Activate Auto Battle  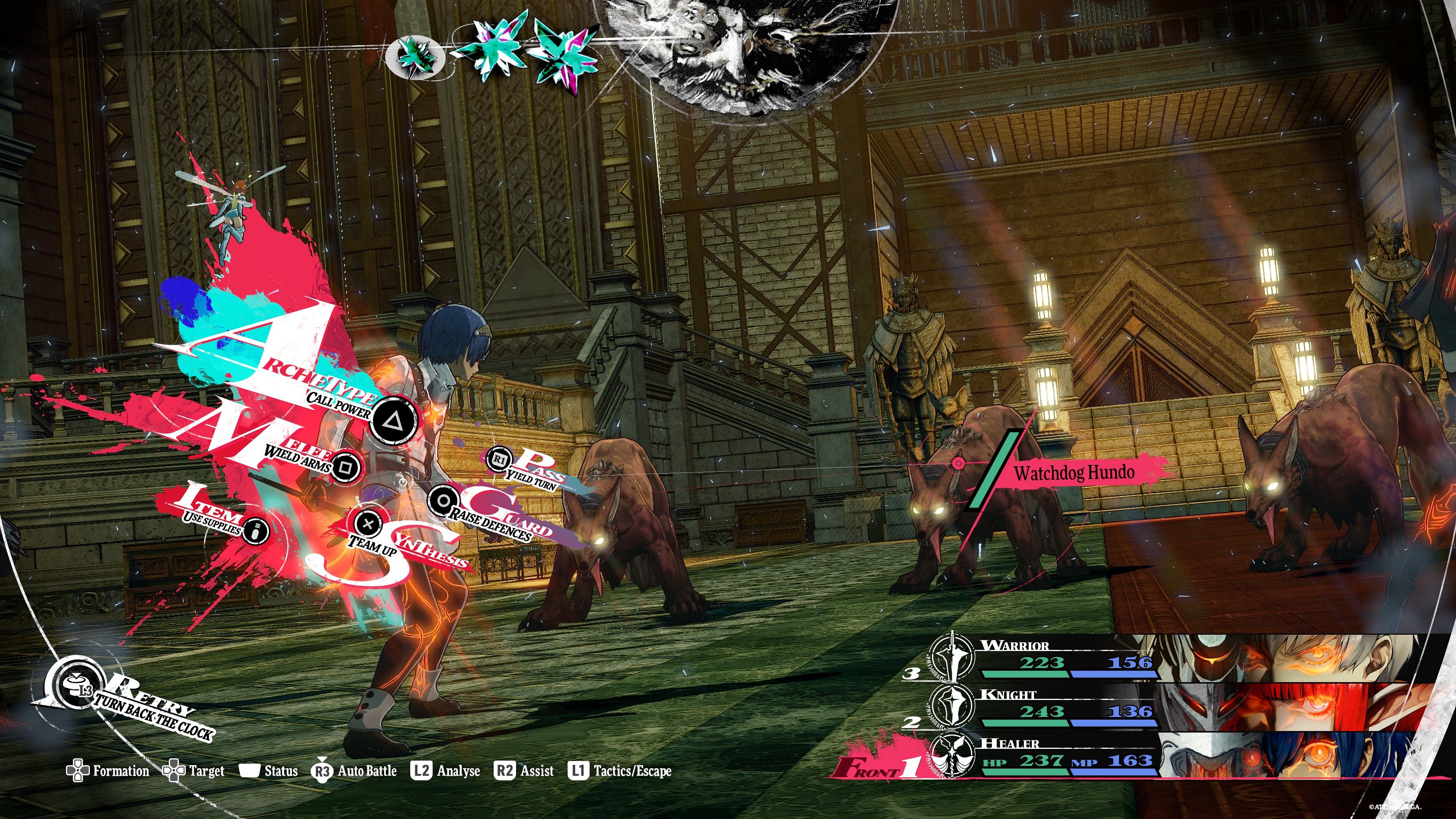(354, 771)
